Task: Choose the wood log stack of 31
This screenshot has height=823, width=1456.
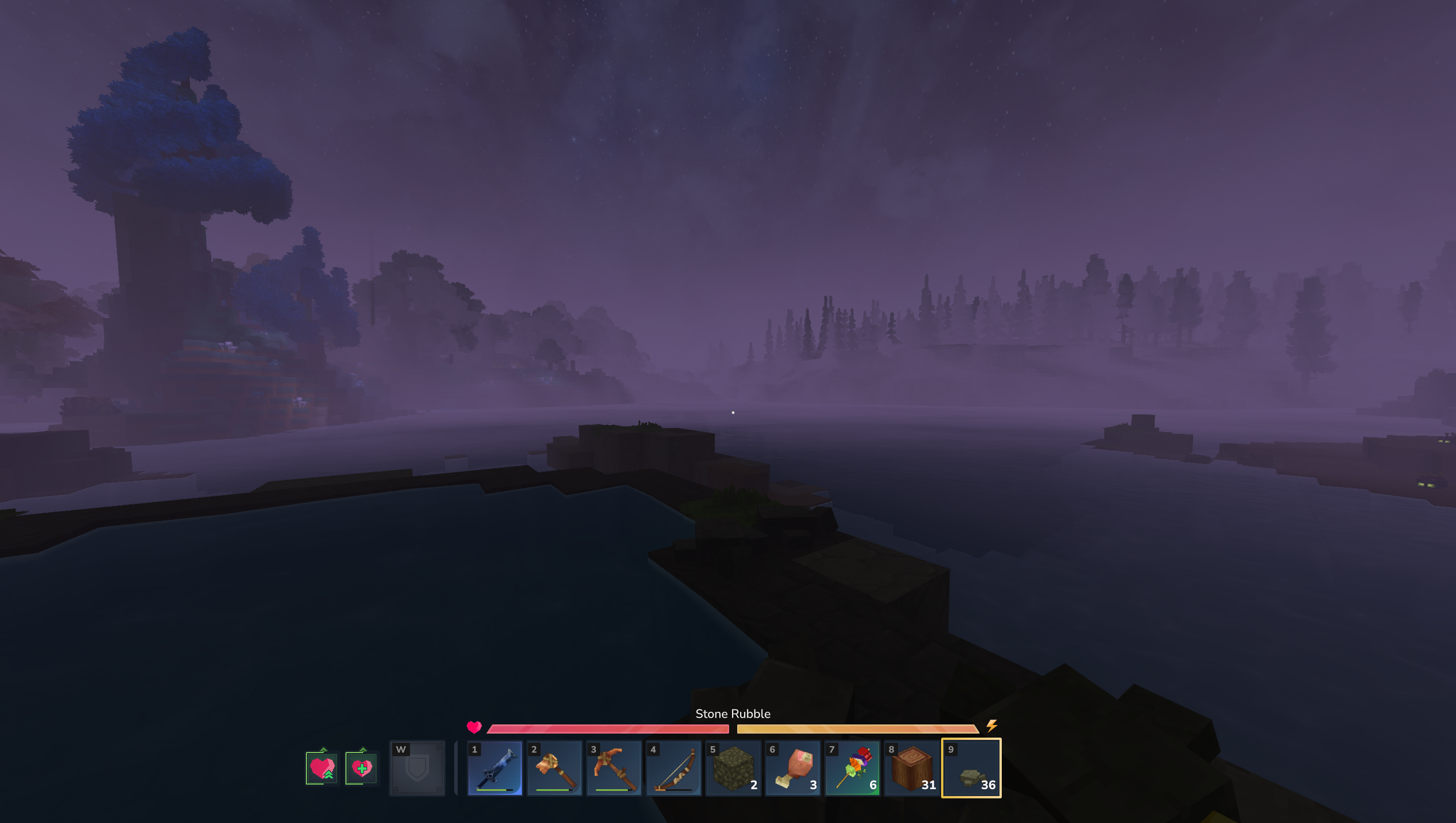Action: click(x=912, y=768)
